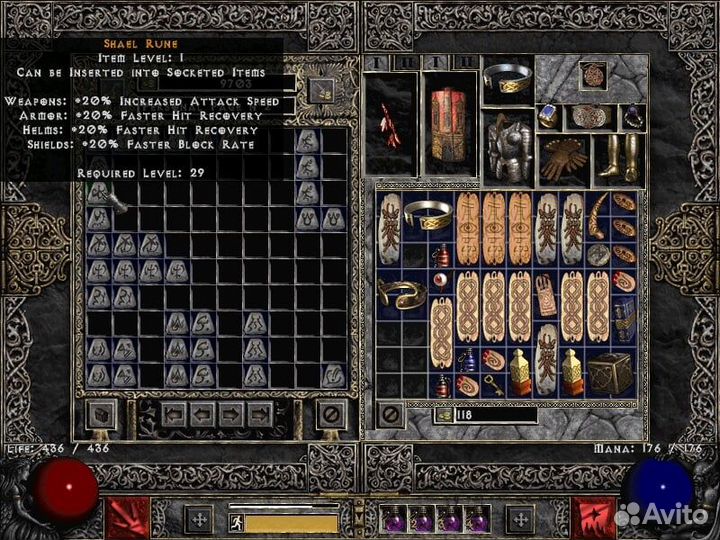Click the equipped plate armor
The image size is (720, 540).
pos(508,144)
